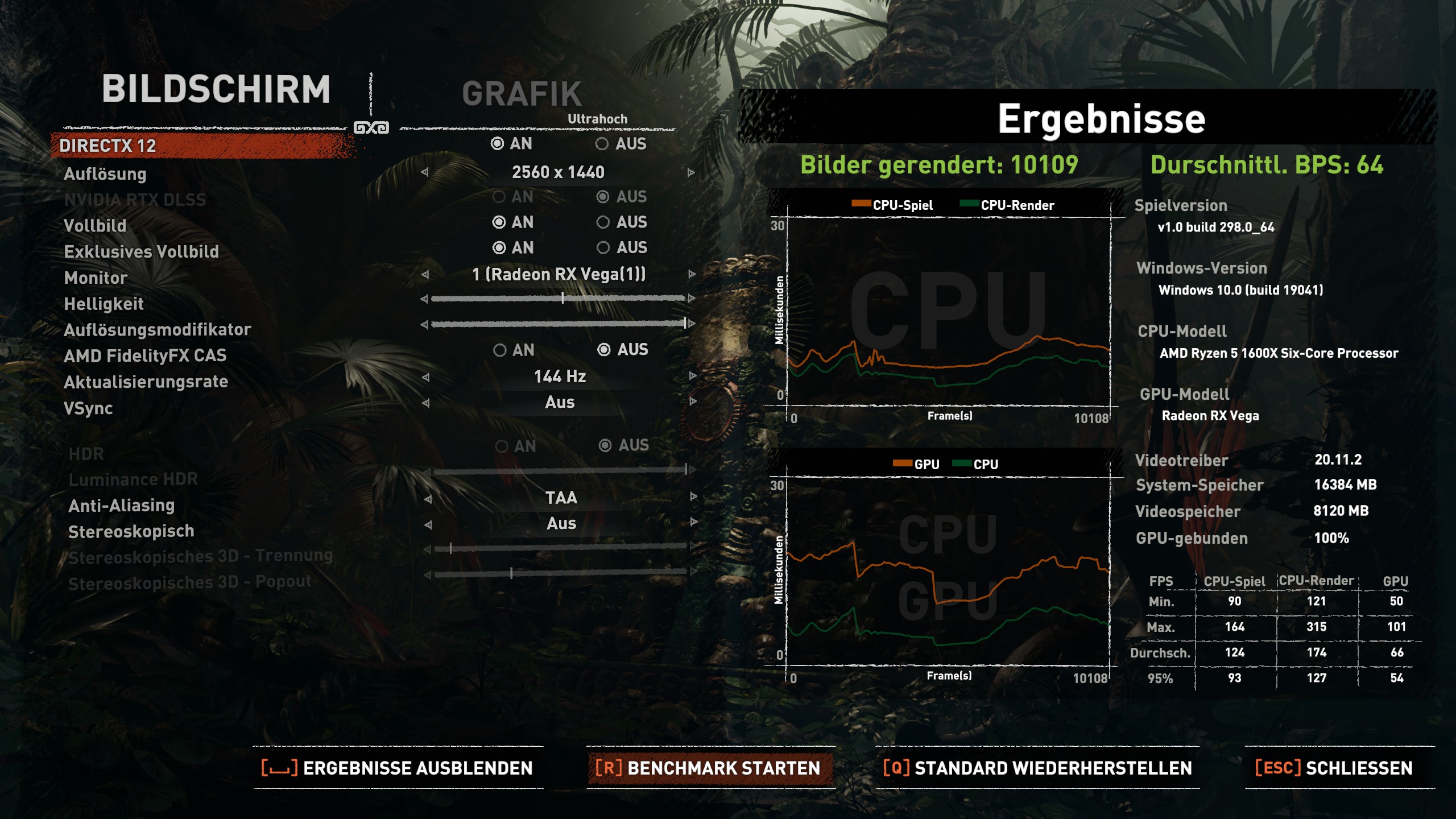Click Ergebnisse Ausblenden to hide results
This screenshot has width=1456, height=819.
398,768
